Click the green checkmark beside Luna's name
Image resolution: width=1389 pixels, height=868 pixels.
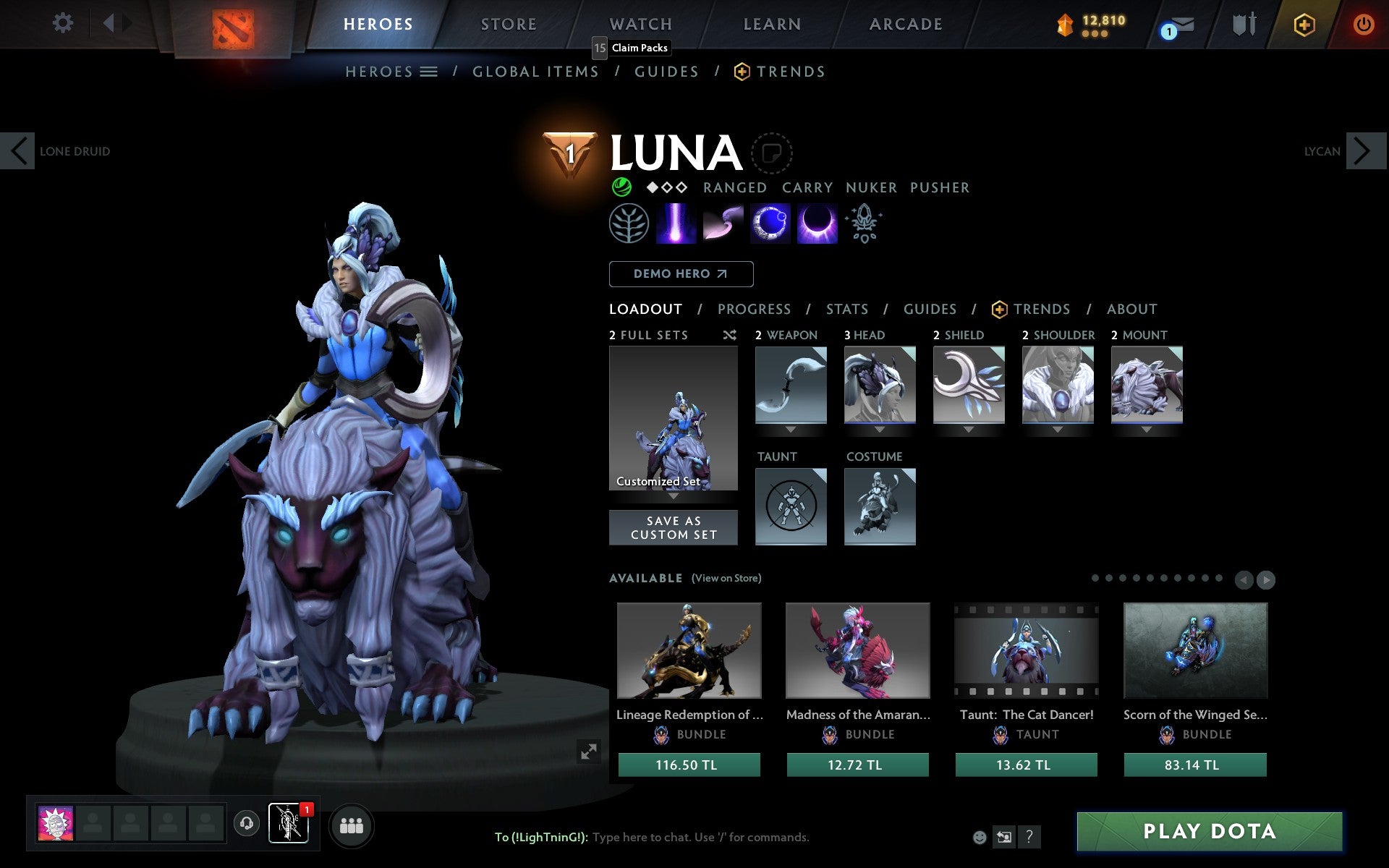tap(619, 187)
